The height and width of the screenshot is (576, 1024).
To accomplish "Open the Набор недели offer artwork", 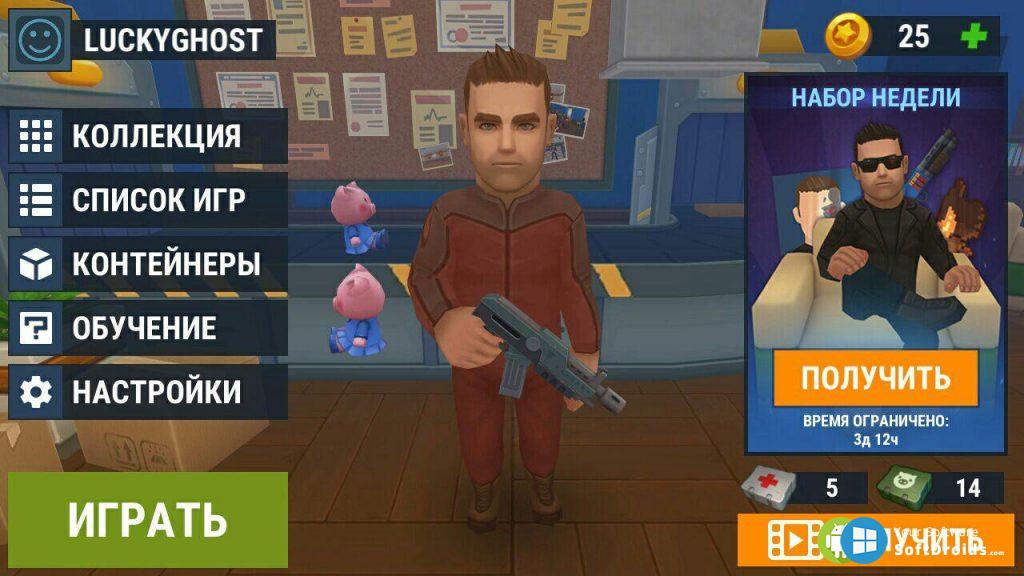I will tap(875, 230).
